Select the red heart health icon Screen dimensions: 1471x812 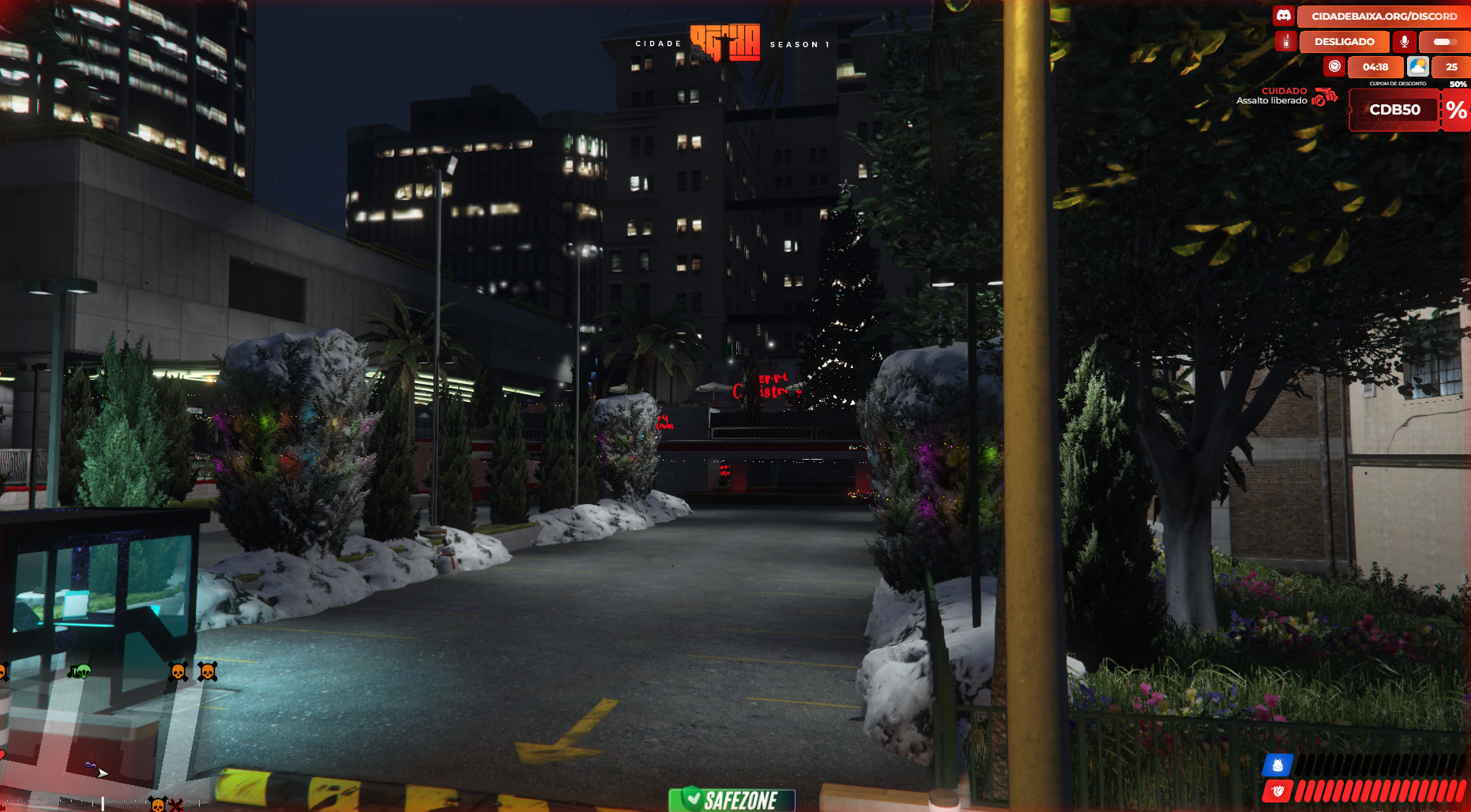click(1277, 791)
